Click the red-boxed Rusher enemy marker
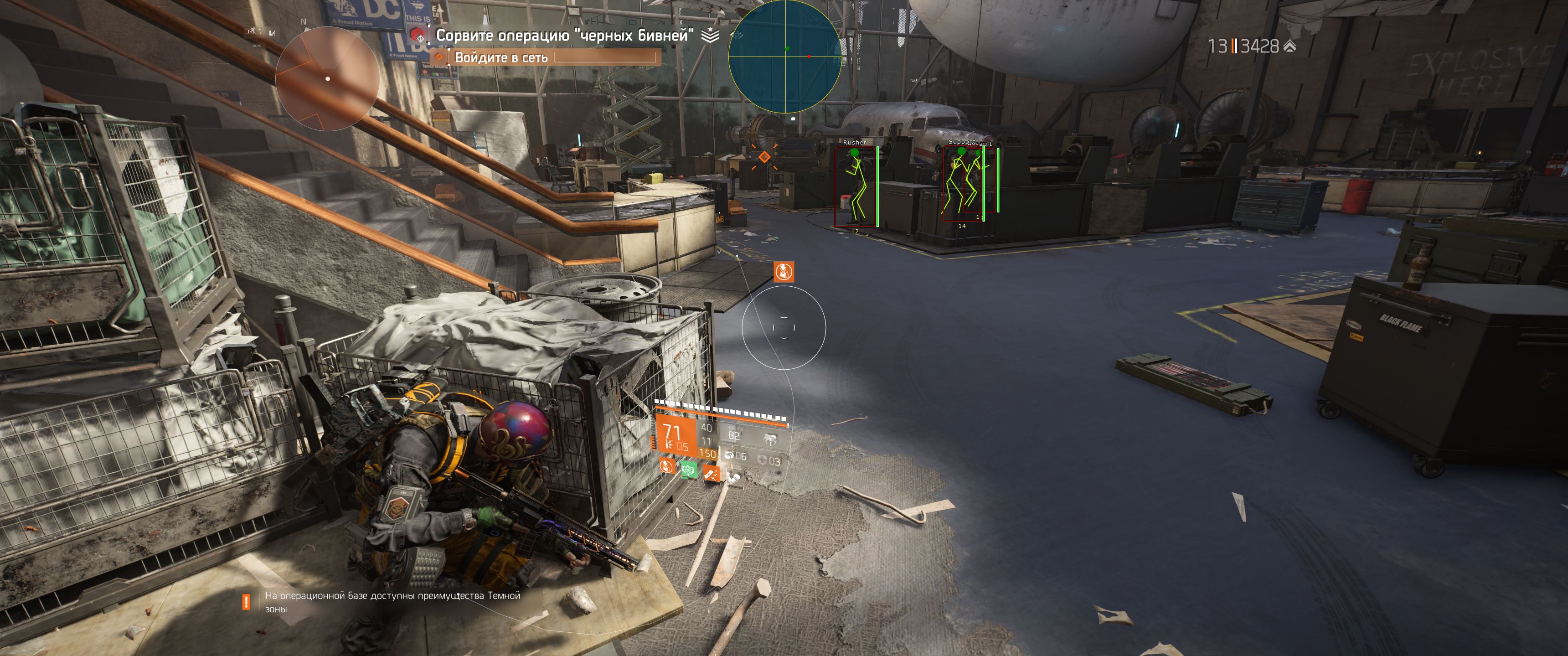The image size is (1568, 656). [x=856, y=186]
